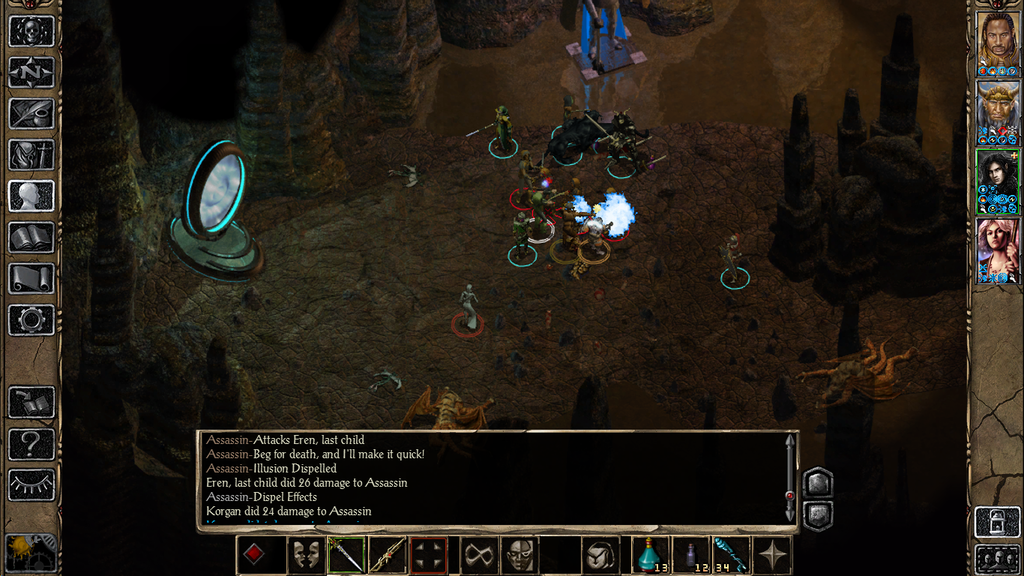
Task: Open the mage spellbook with the book icon
Action: [x=31, y=237]
